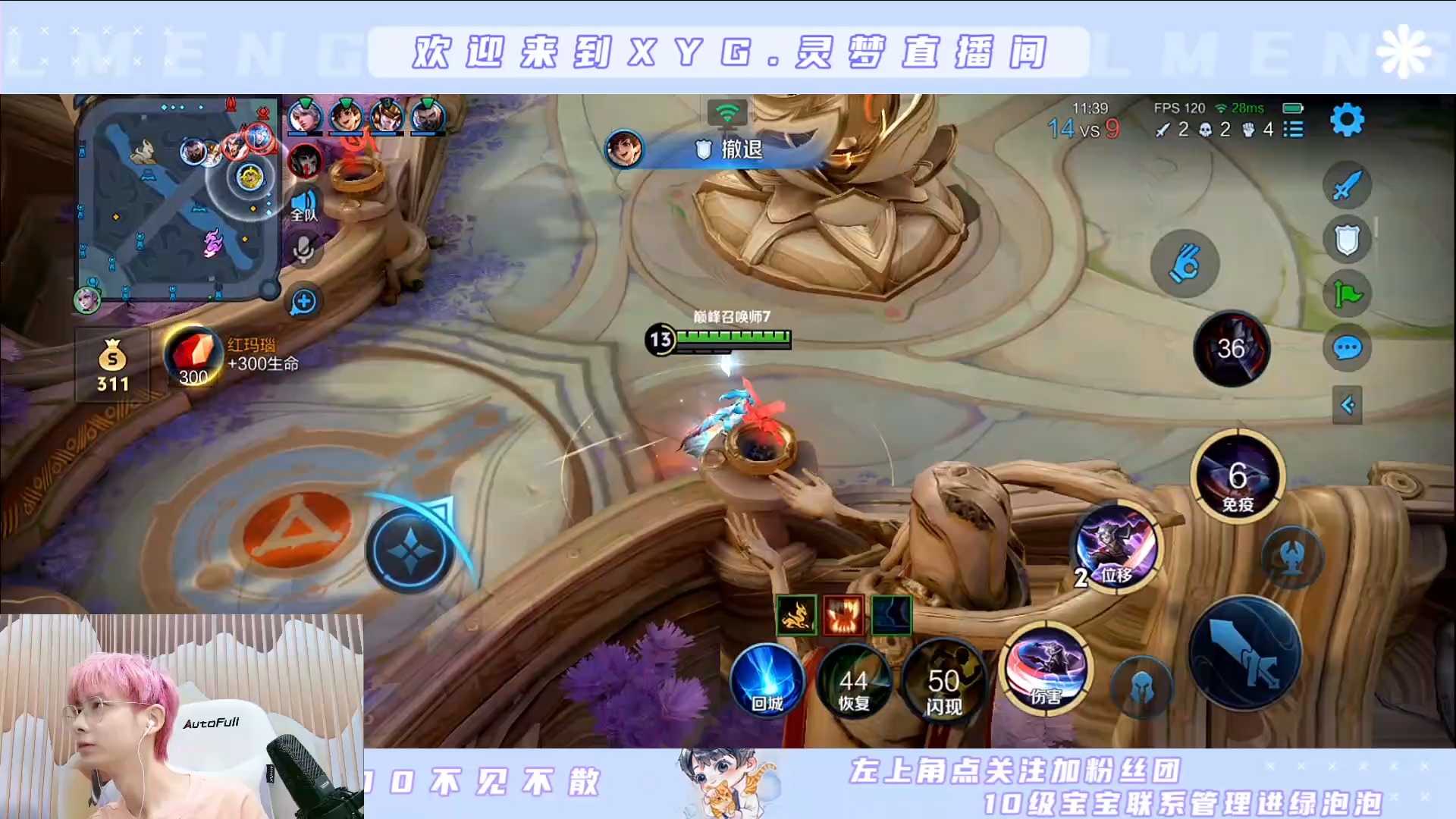Select the 撤退 retreat message banner
Image resolution: width=1456 pixels, height=819 pixels.
[728, 149]
